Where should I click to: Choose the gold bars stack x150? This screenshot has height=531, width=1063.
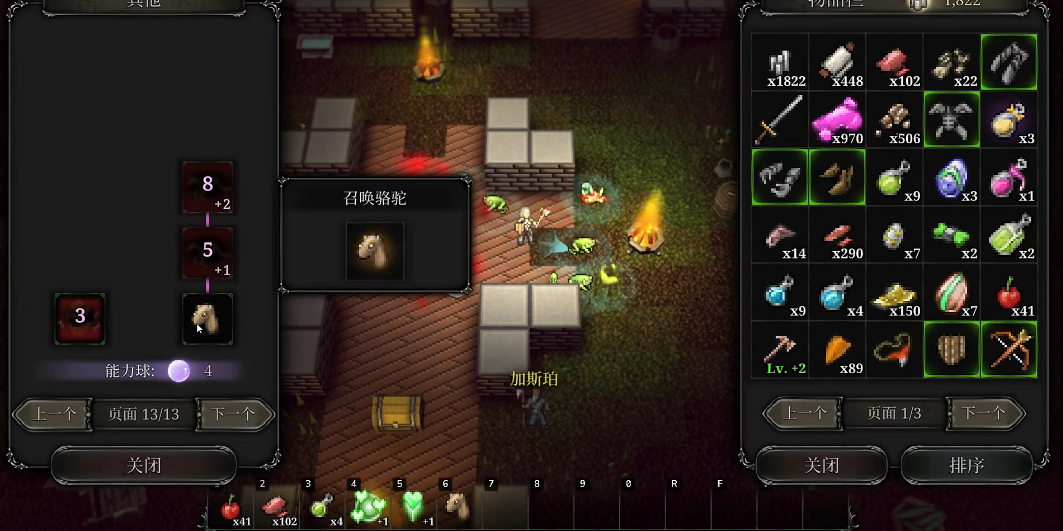pyautogui.click(x=894, y=292)
